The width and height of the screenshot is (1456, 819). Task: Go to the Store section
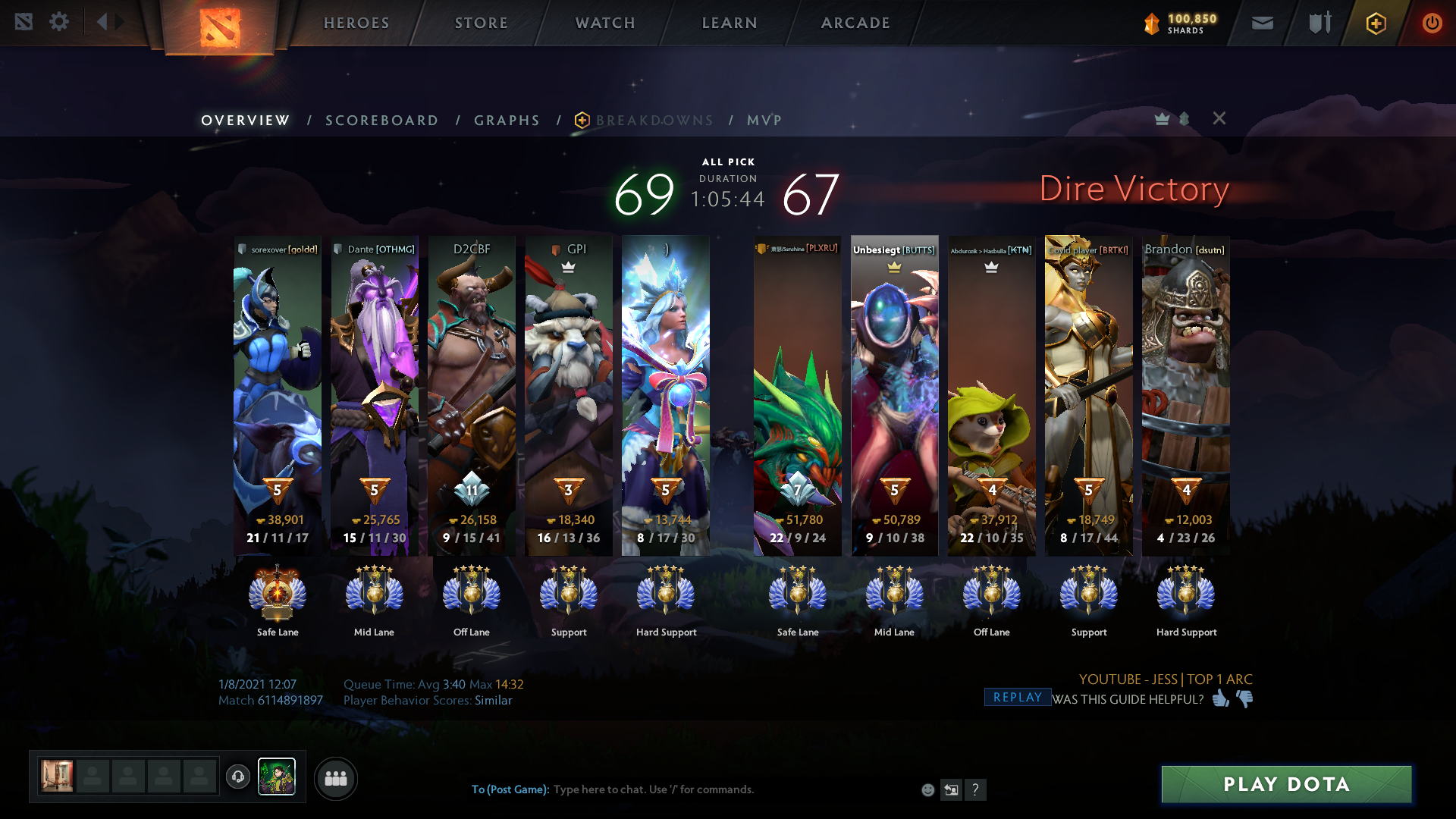click(x=482, y=23)
